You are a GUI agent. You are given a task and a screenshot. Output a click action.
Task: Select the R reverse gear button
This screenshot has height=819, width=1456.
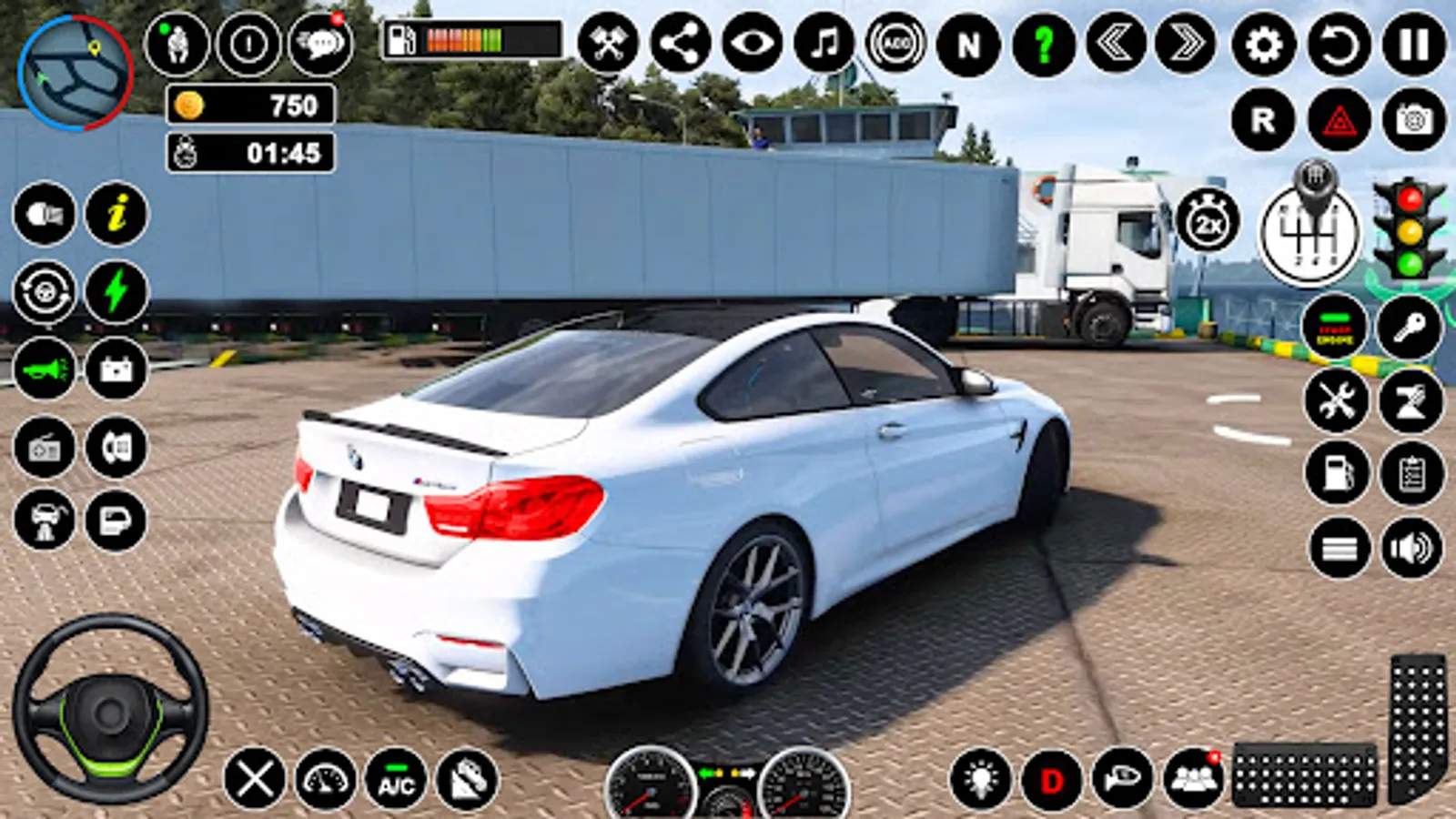pos(1263,120)
